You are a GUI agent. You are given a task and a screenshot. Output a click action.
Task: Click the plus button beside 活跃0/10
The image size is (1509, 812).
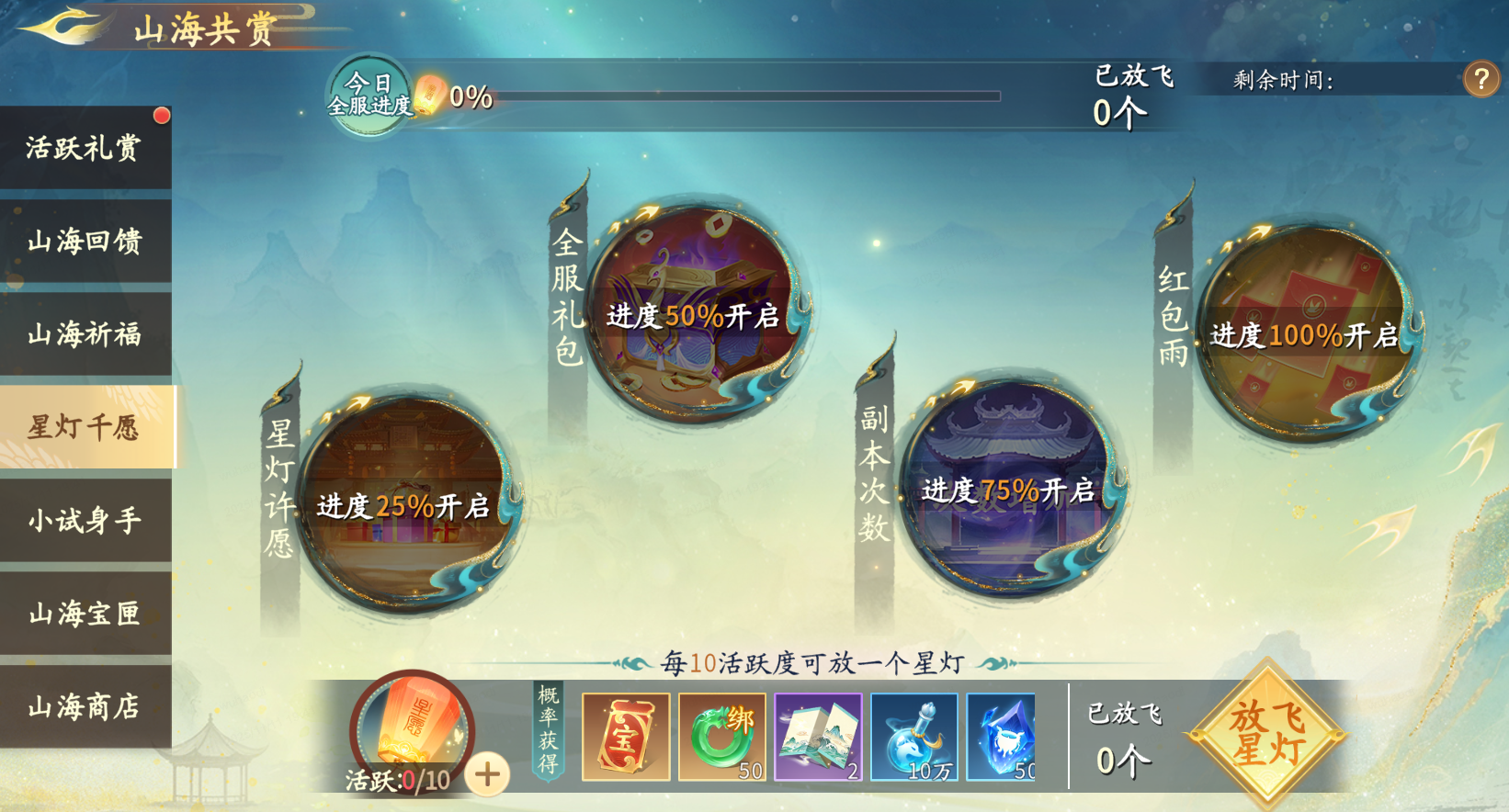point(486,776)
